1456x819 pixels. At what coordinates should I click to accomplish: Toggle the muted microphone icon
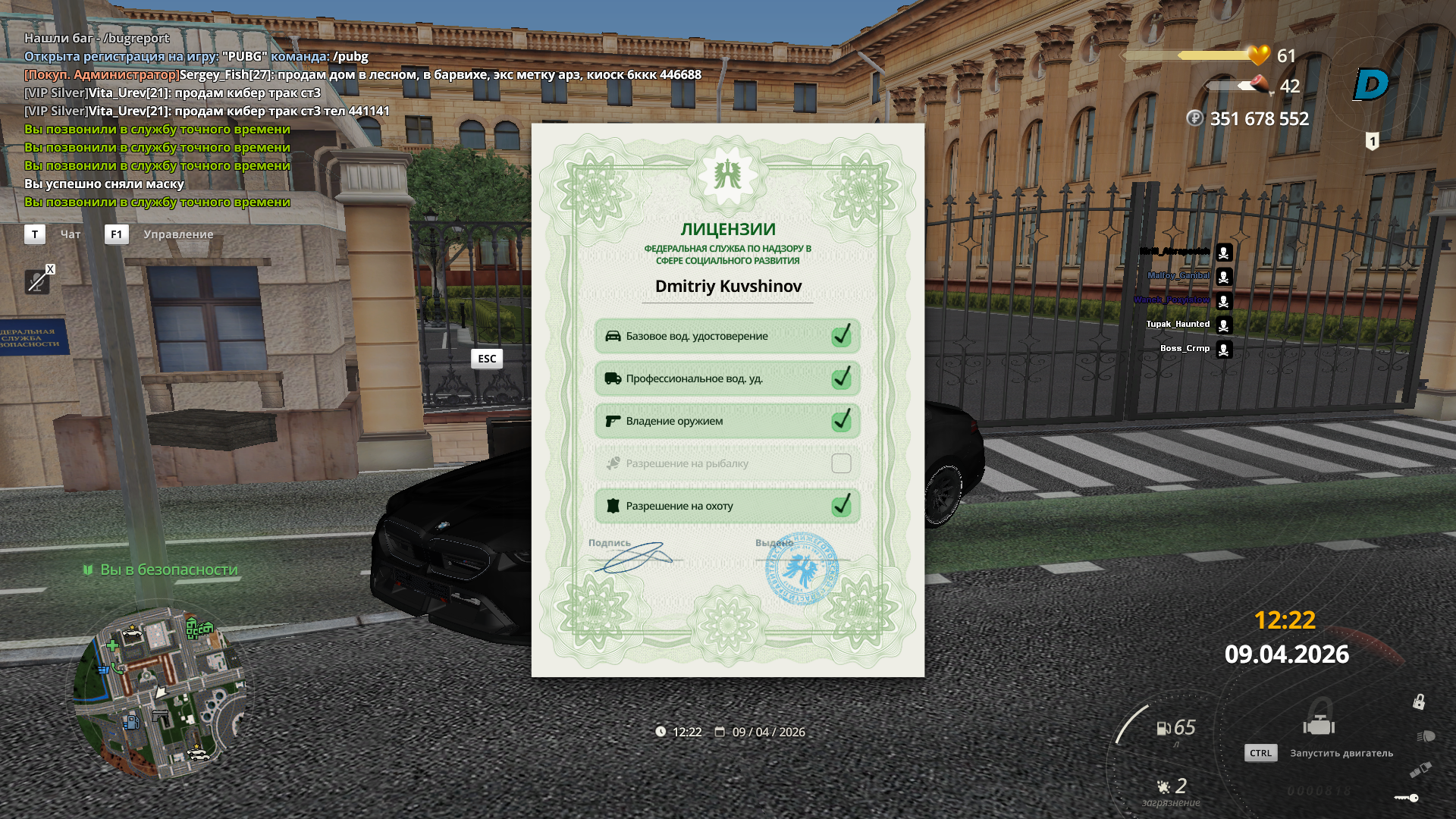pyautogui.click(x=36, y=282)
